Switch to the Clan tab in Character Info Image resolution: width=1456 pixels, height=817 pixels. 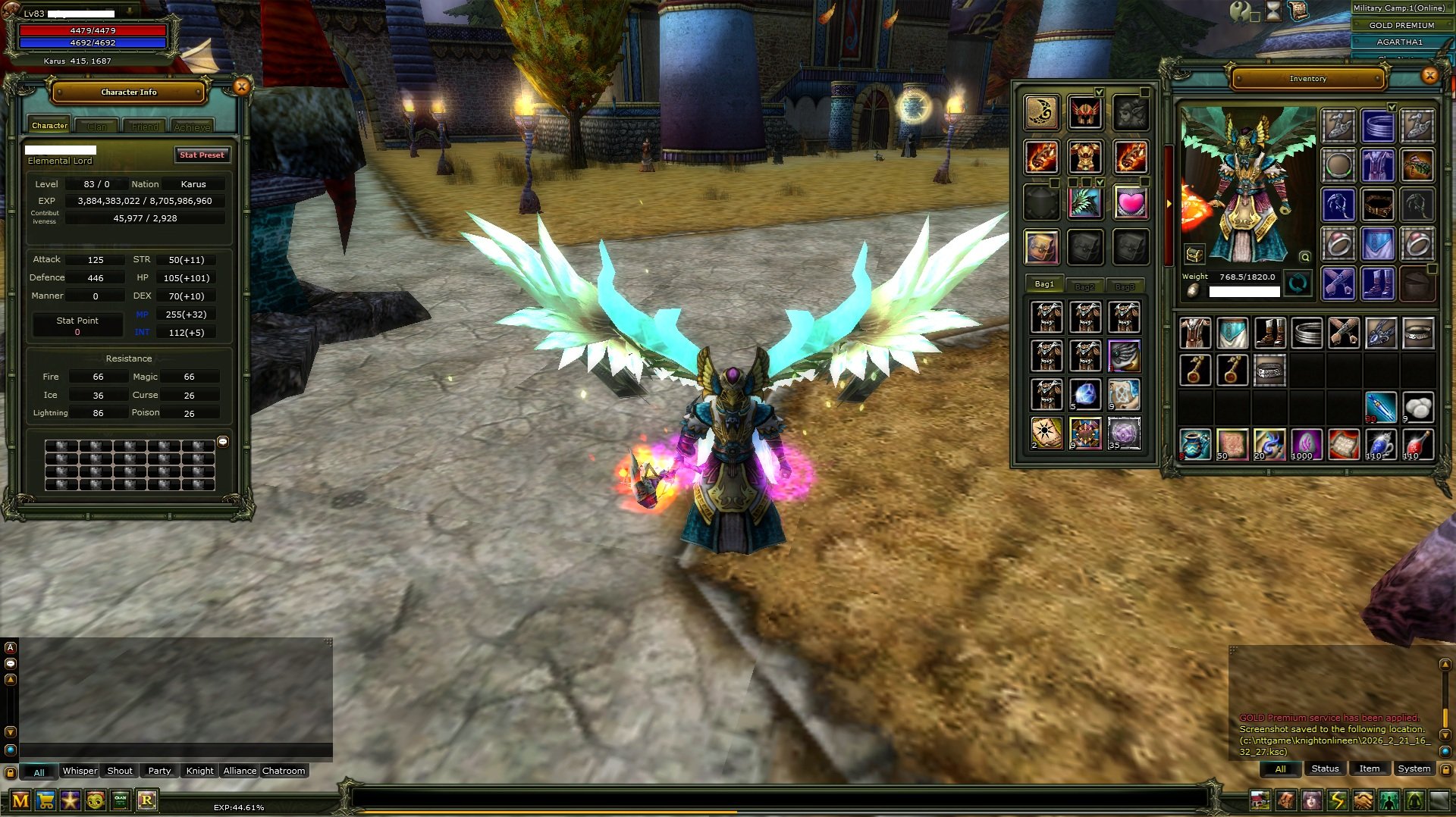coord(96,125)
